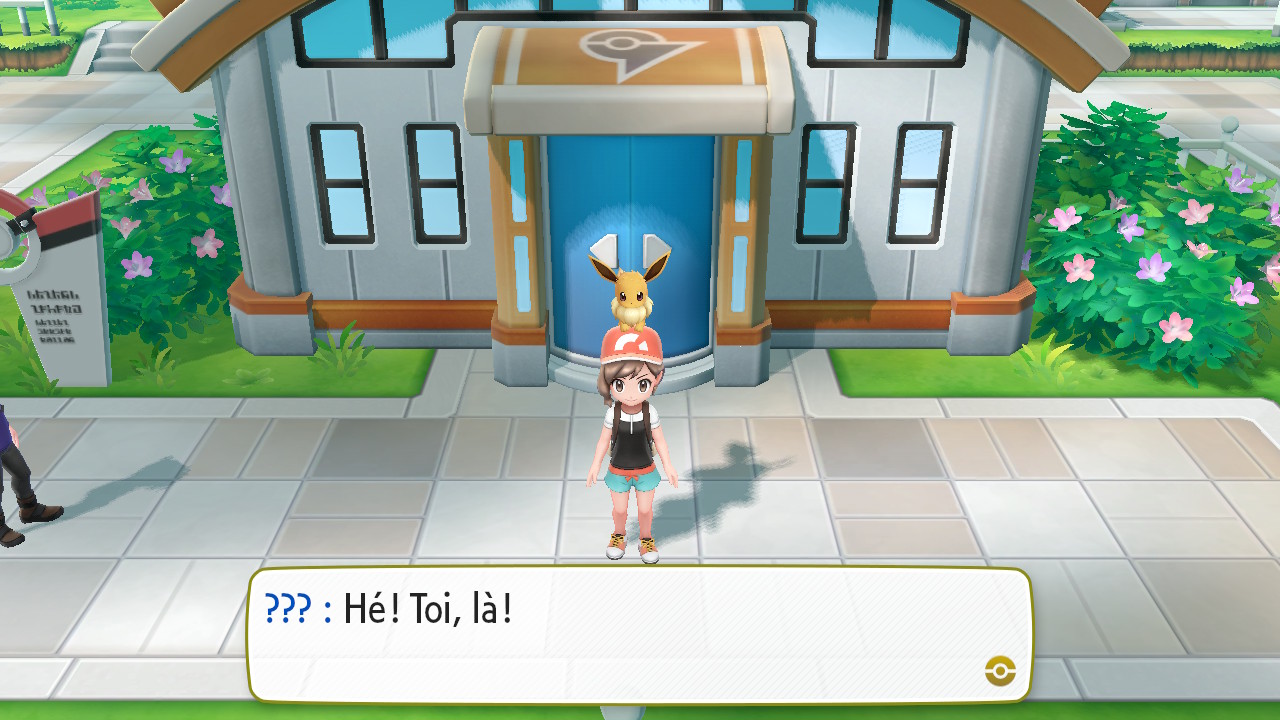Click the Poké Ball continue icon
The width and height of the screenshot is (1280, 720).
coord(1000,671)
